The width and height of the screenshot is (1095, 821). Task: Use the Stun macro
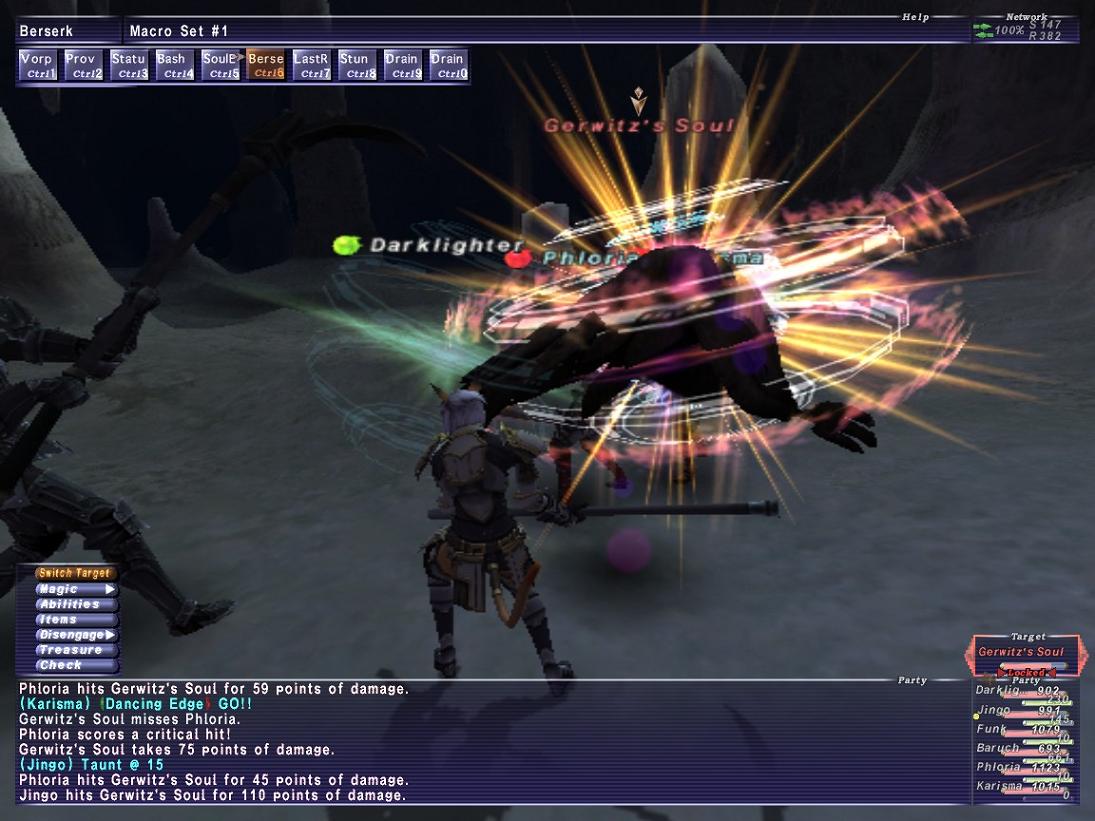point(357,66)
